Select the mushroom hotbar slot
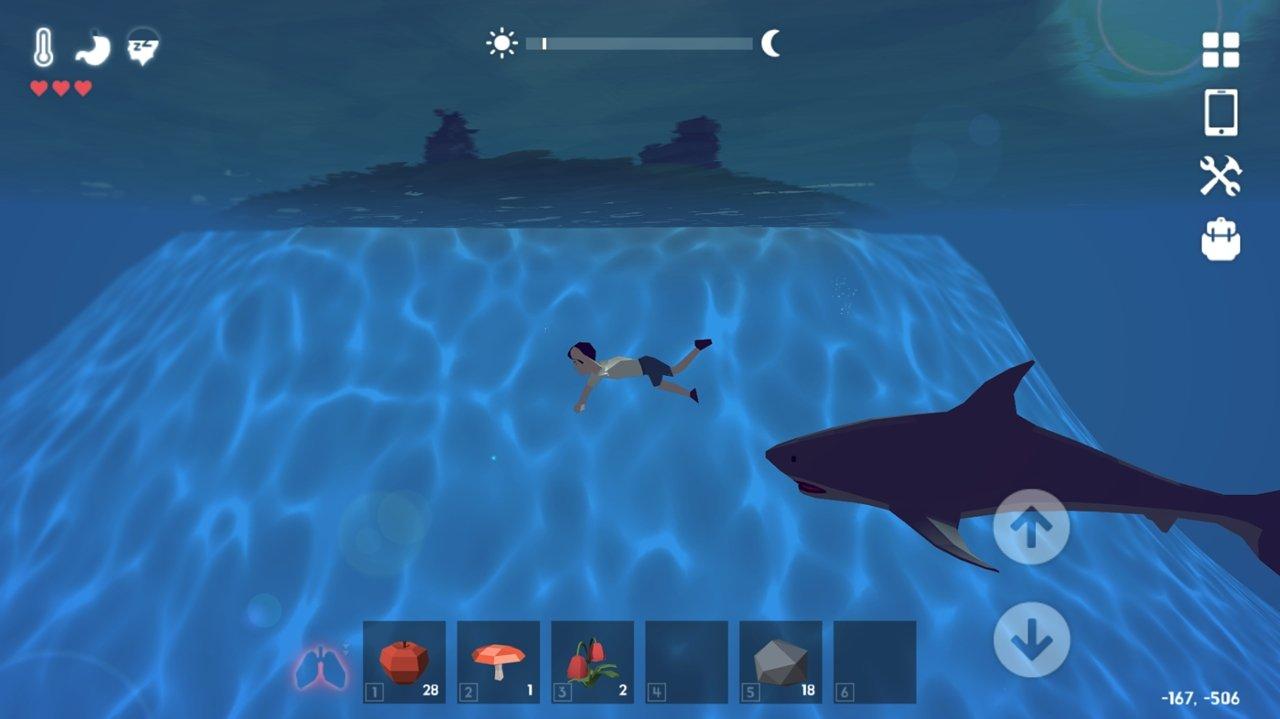The width and height of the screenshot is (1280, 719). click(498, 661)
